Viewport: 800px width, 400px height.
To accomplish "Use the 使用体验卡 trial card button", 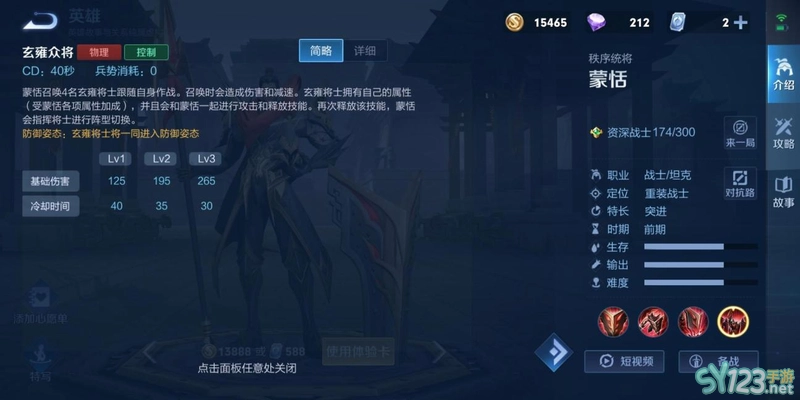I will pyautogui.click(x=357, y=351).
